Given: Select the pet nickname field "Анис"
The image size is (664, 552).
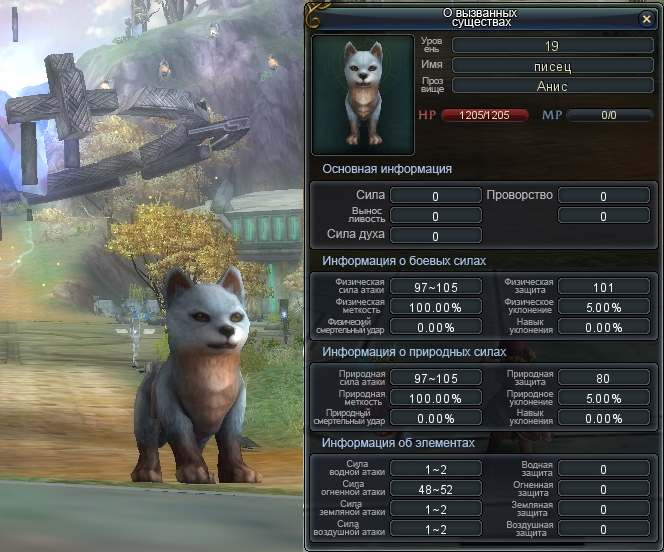Looking at the screenshot, I should [x=553, y=86].
